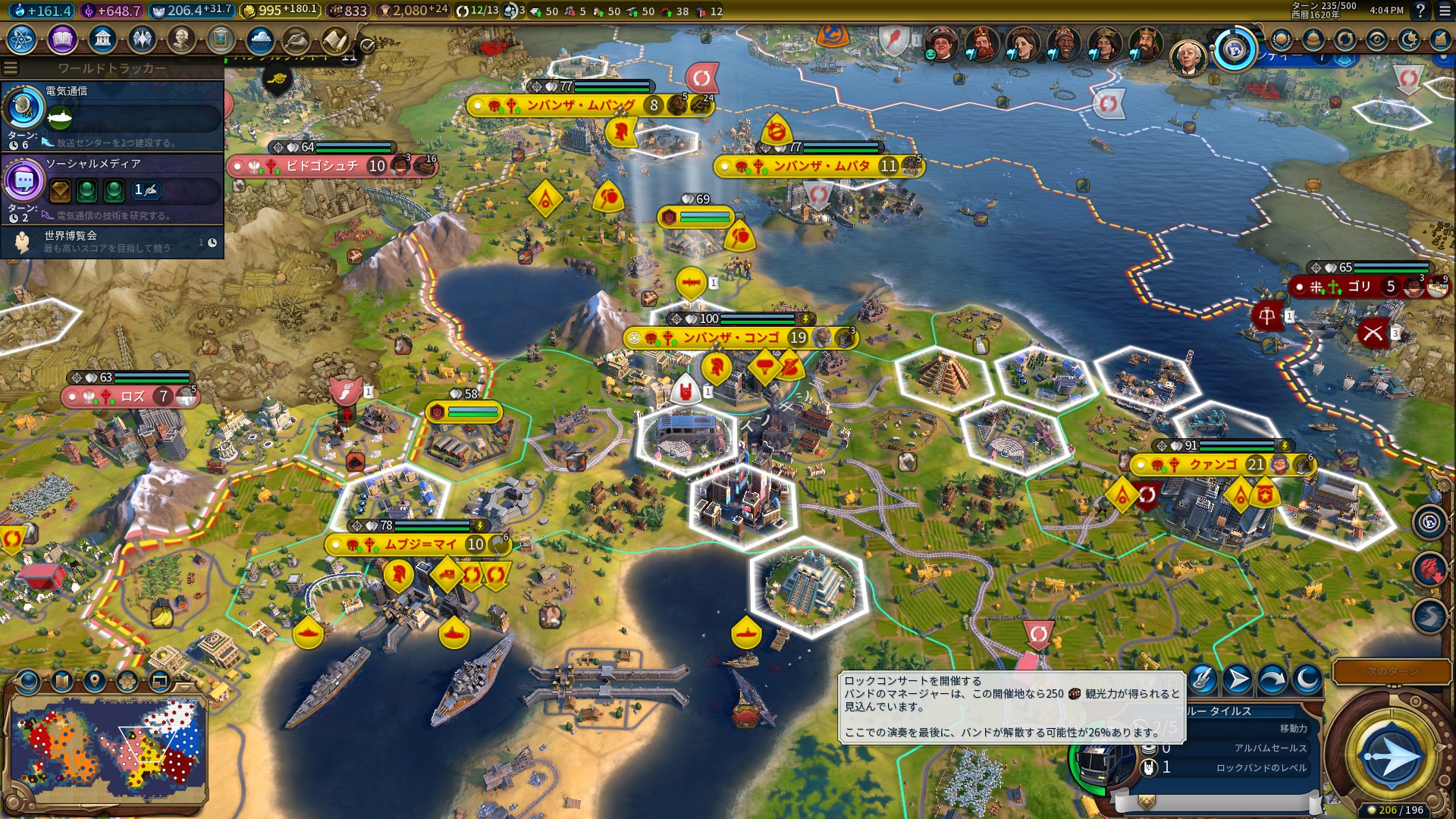The height and width of the screenshot is (819, 1456).
Task: Select the ンバンザ・コンゴ city banner
Action: pos(732,337)
